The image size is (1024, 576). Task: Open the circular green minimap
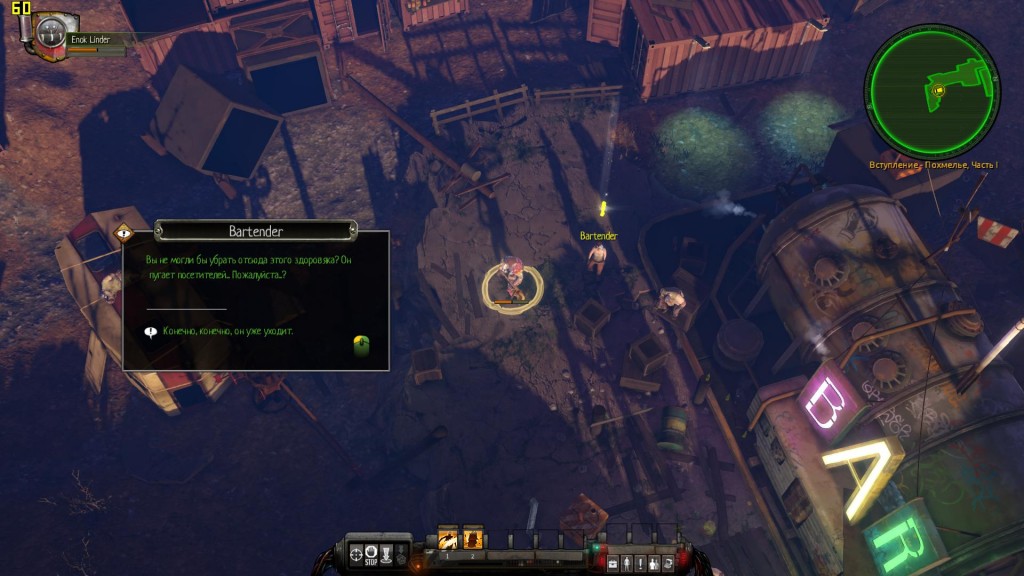[932, 90]
